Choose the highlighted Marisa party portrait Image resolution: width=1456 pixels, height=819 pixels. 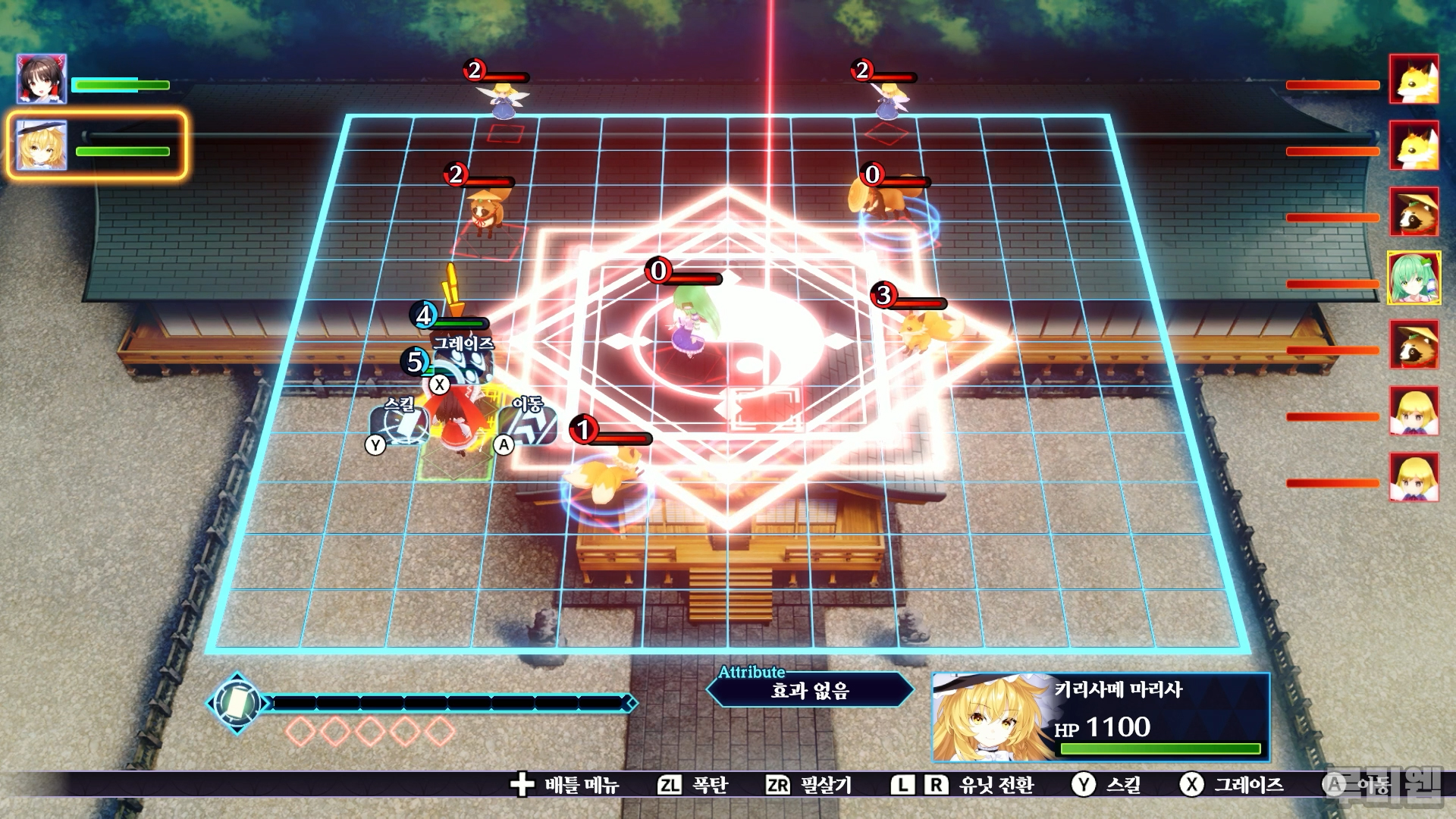[x=42, y=145]
